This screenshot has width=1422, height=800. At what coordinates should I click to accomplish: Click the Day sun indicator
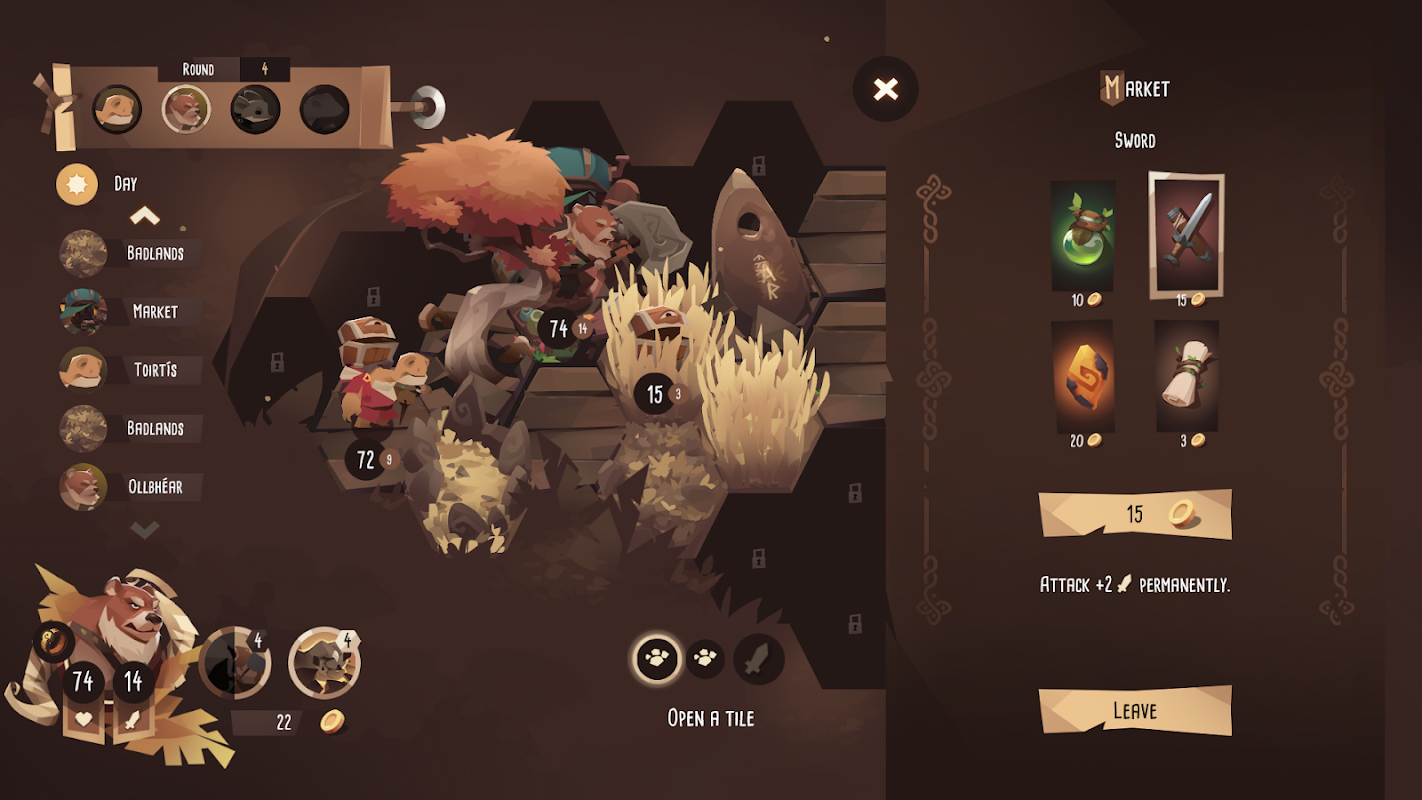[x=77, y=184]
